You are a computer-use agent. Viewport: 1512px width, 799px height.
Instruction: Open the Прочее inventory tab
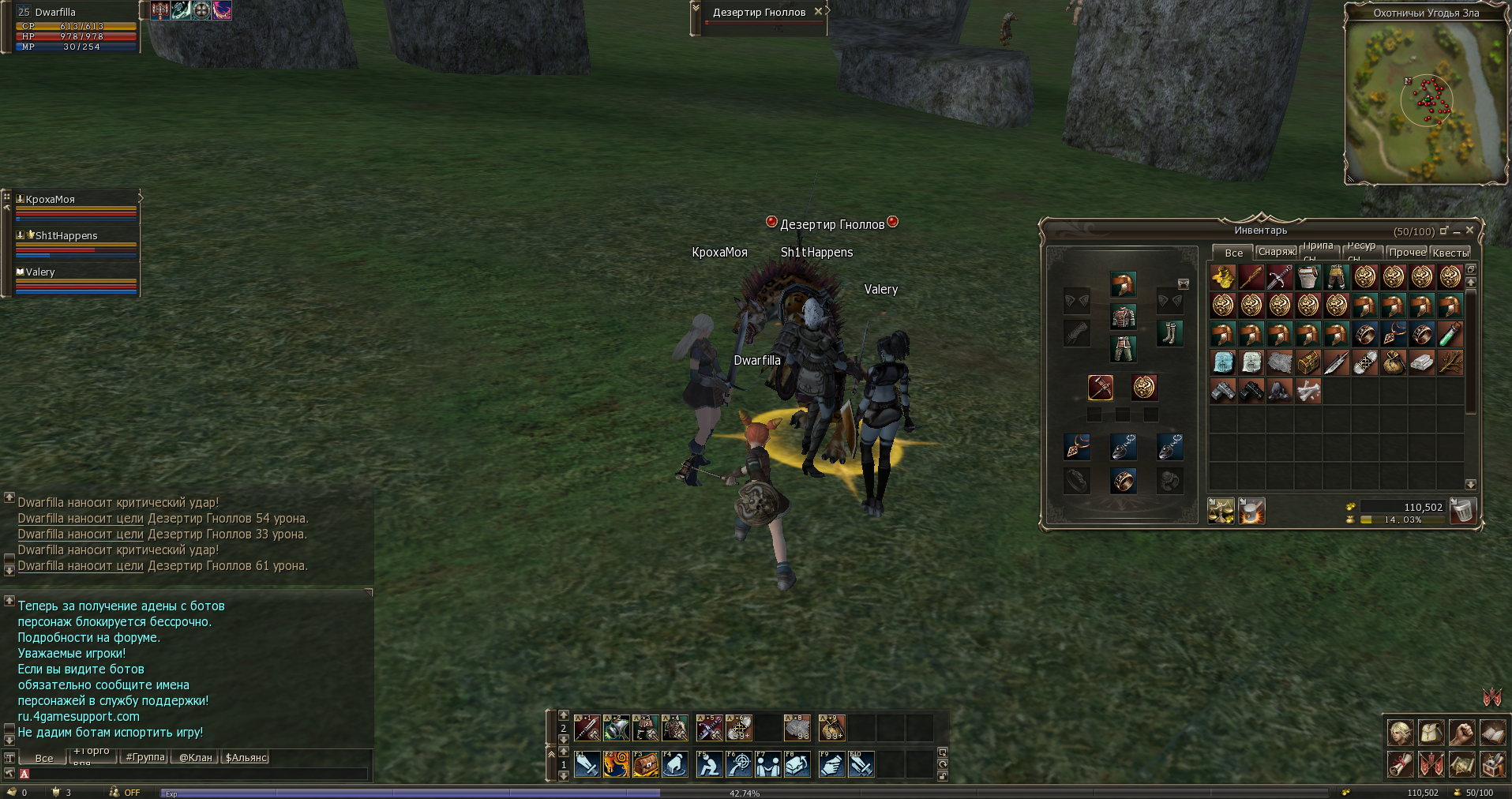pyautogui.click(x=1407, y=253)
